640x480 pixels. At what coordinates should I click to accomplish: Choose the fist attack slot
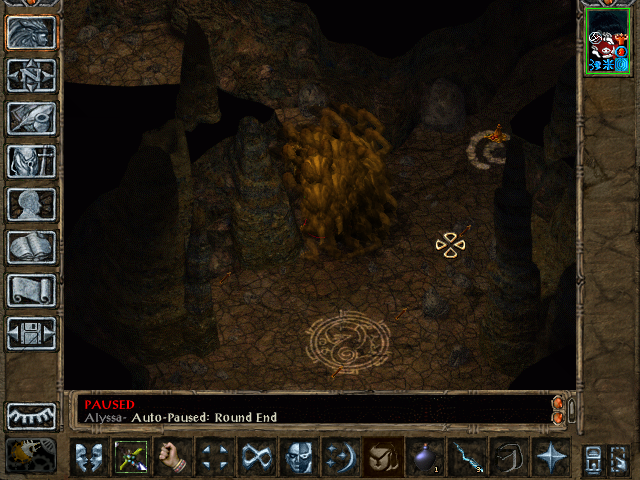click(x=173, y=458)
